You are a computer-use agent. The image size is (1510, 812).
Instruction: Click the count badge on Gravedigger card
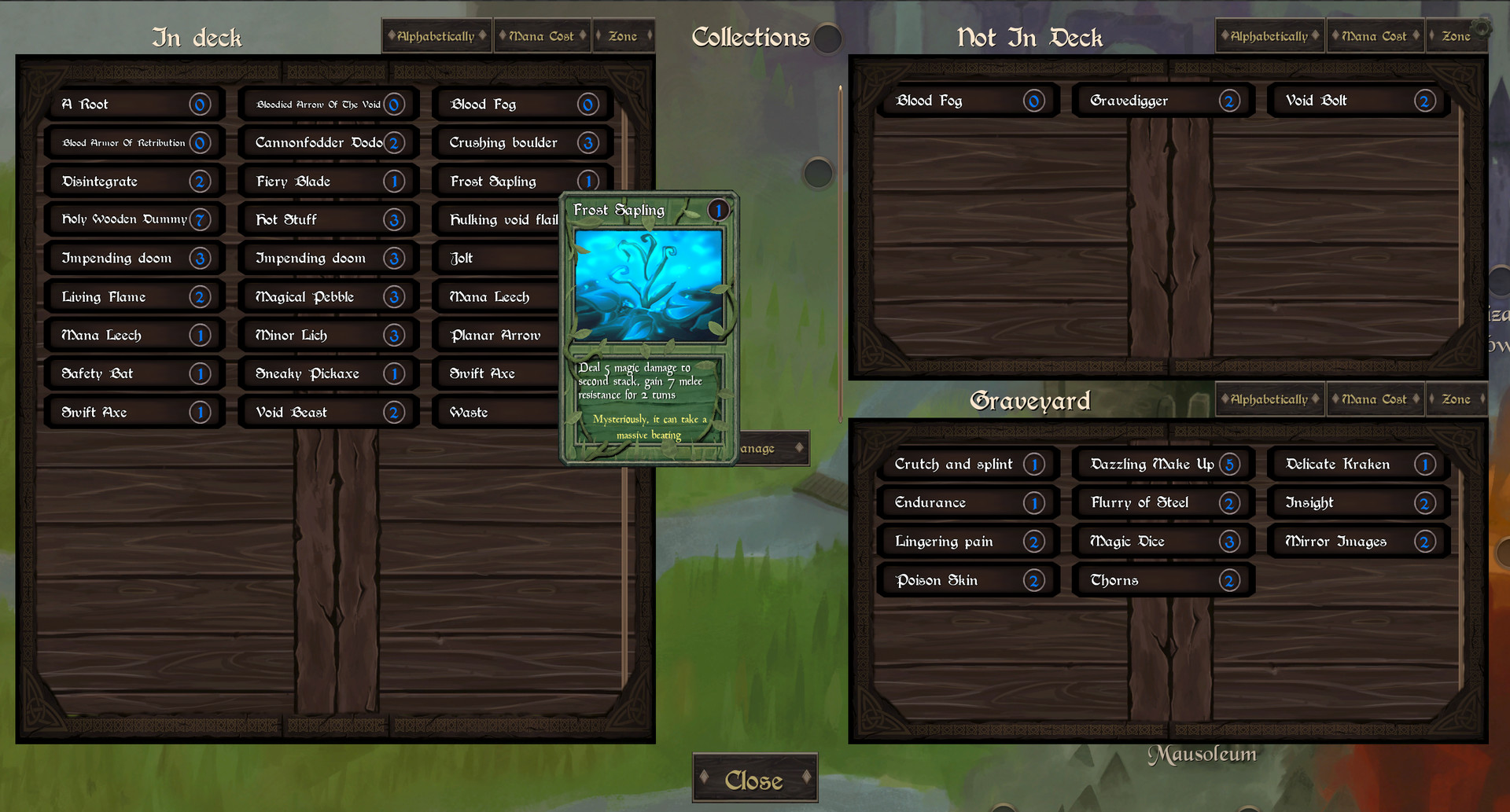[x=1228, y=100]
